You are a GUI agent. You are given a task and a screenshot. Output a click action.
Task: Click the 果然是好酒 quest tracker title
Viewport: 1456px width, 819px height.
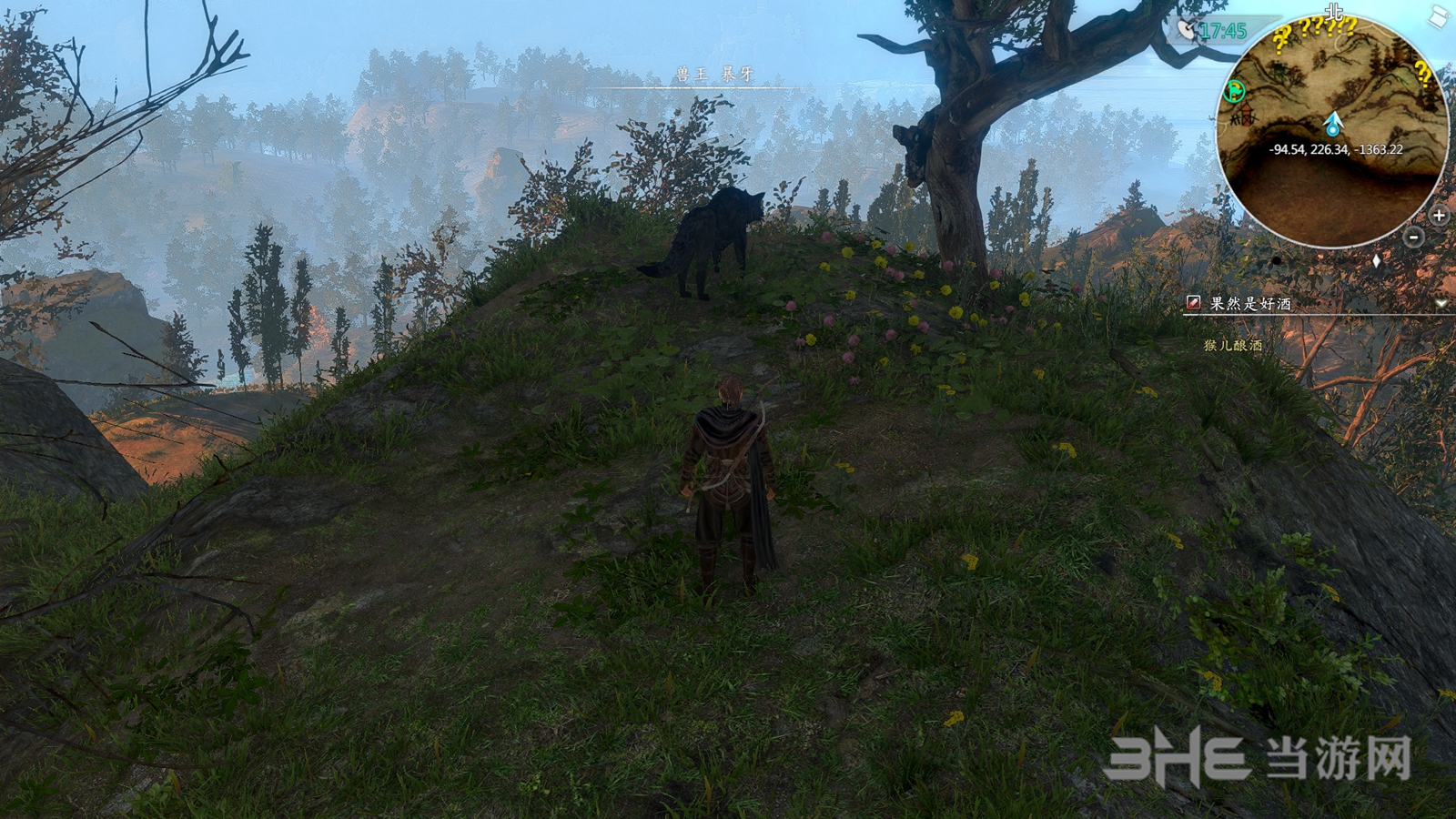pyautogui.click(x=1250, y=303)
